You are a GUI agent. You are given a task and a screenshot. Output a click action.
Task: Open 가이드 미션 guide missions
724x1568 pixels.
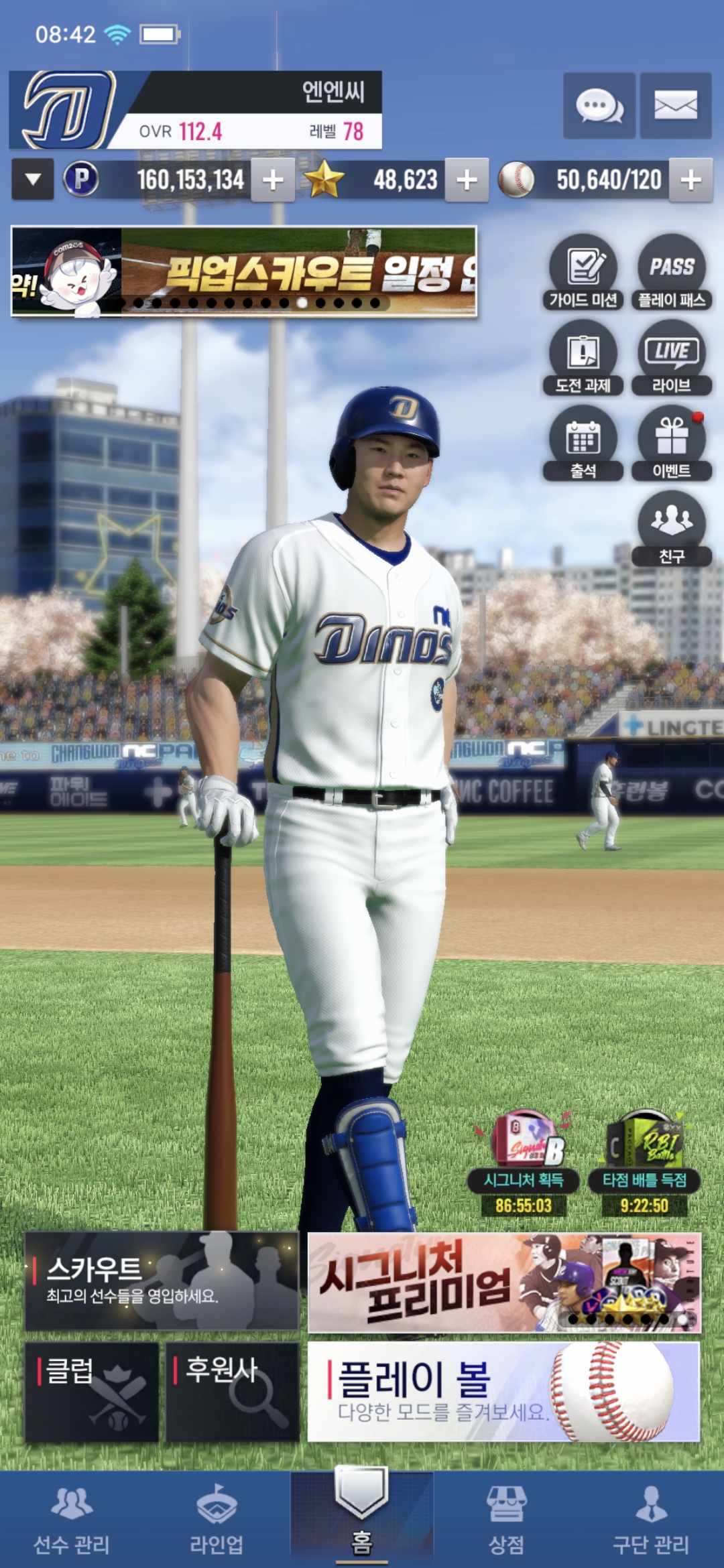[x=583, y=271]
